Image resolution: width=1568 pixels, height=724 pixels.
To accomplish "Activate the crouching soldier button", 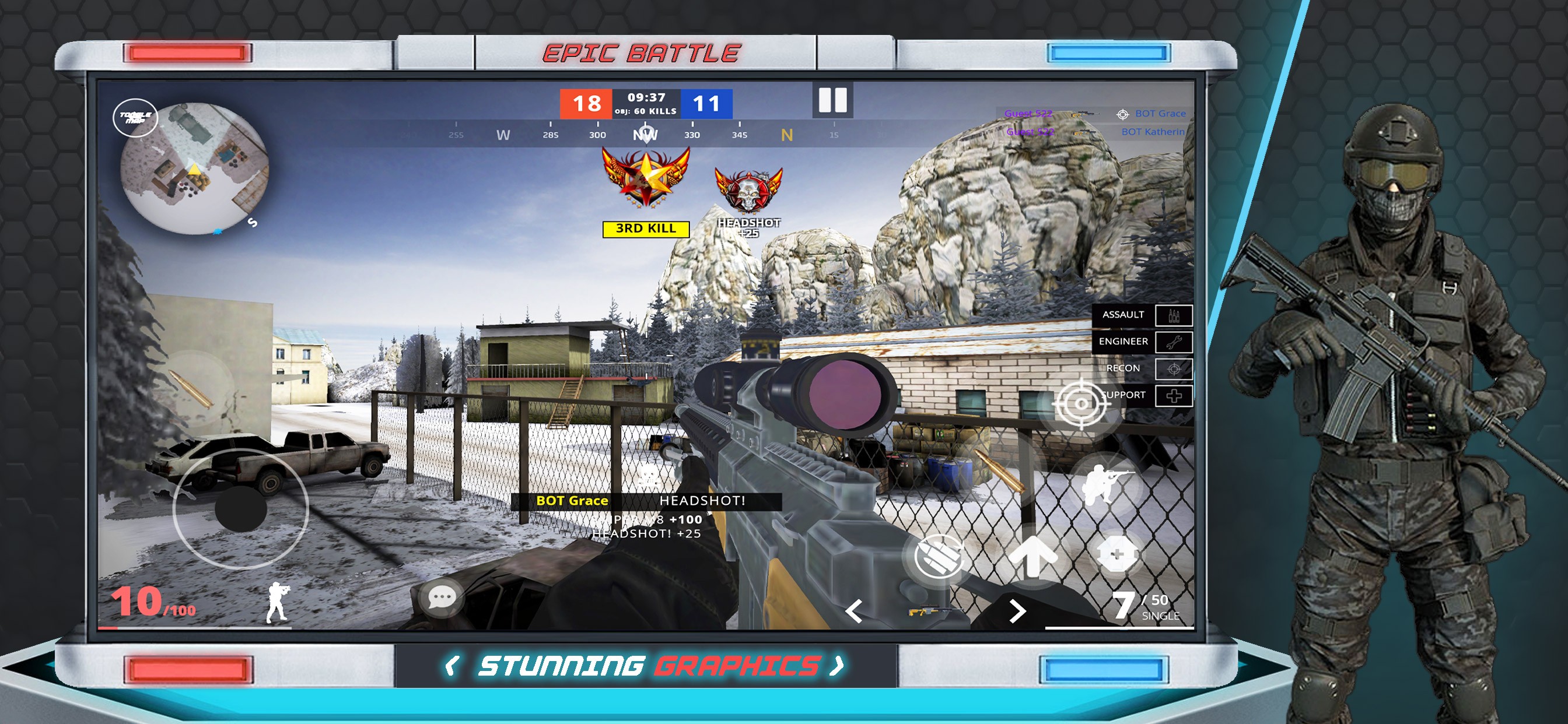I will 1106,484.
